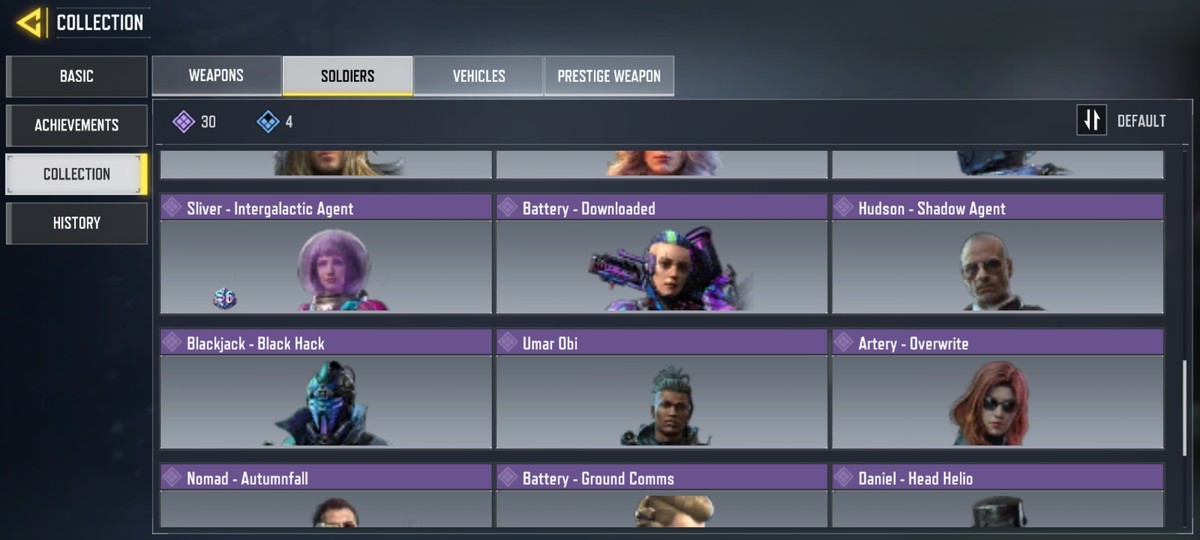Viewport: 1200px width, 540px height.
Task: Select Nomad - Autumnfall card
Action: click(x=326, y=495)
